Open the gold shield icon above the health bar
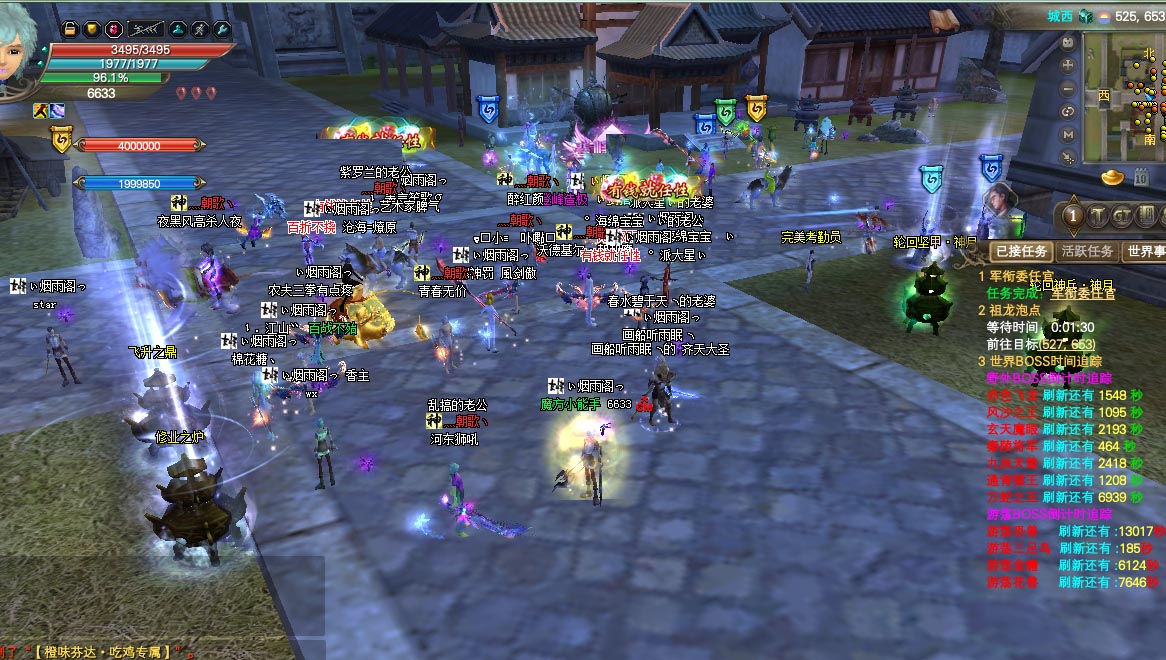This screenshot has width=1166, height=660. 91,29
